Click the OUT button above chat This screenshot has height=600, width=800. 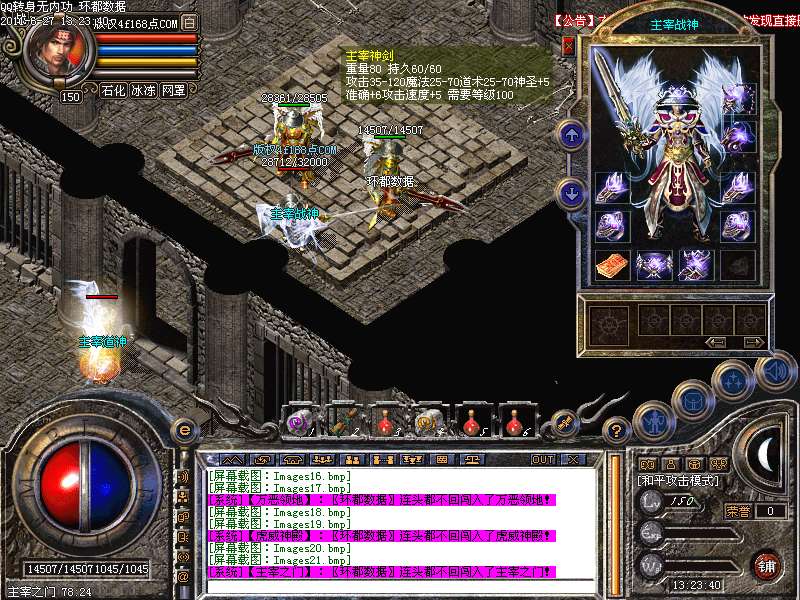click(542, 459)
